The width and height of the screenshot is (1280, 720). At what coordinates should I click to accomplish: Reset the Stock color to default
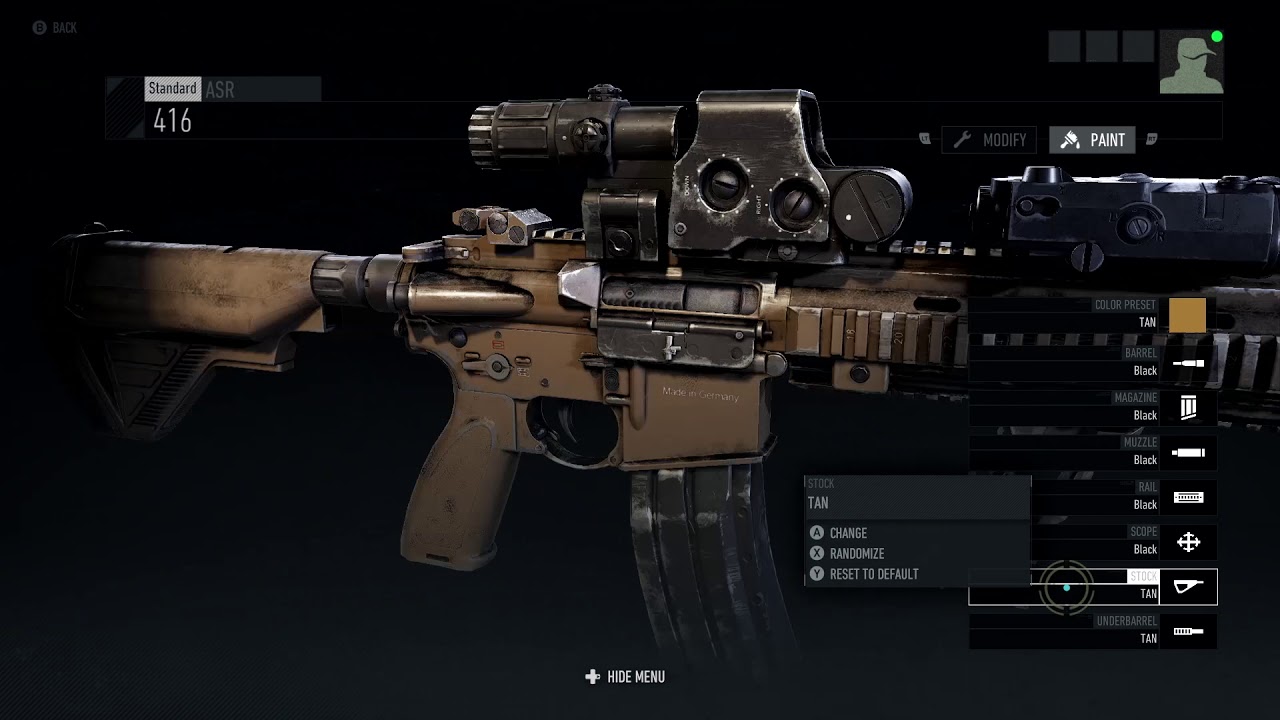click(865, 574)
